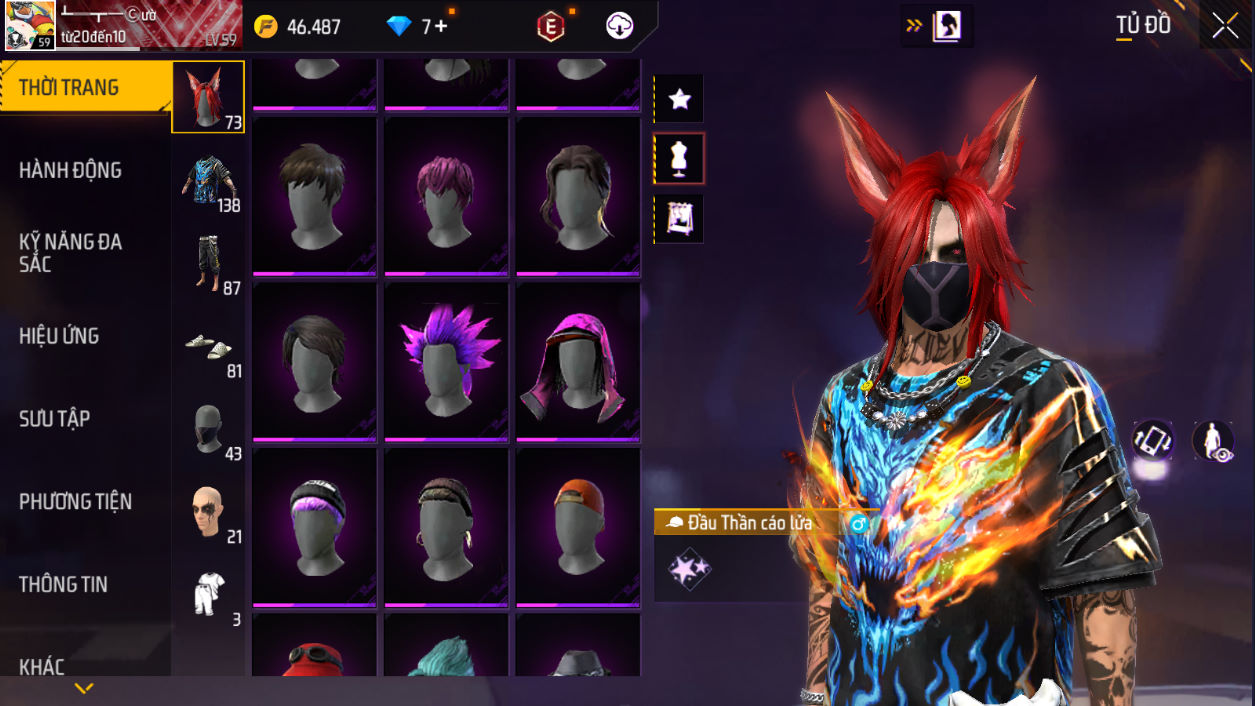The image size is (1255, 706).
Task: Select the KỸ NĂNG ĐA SẮC menu
Action: 70,253
